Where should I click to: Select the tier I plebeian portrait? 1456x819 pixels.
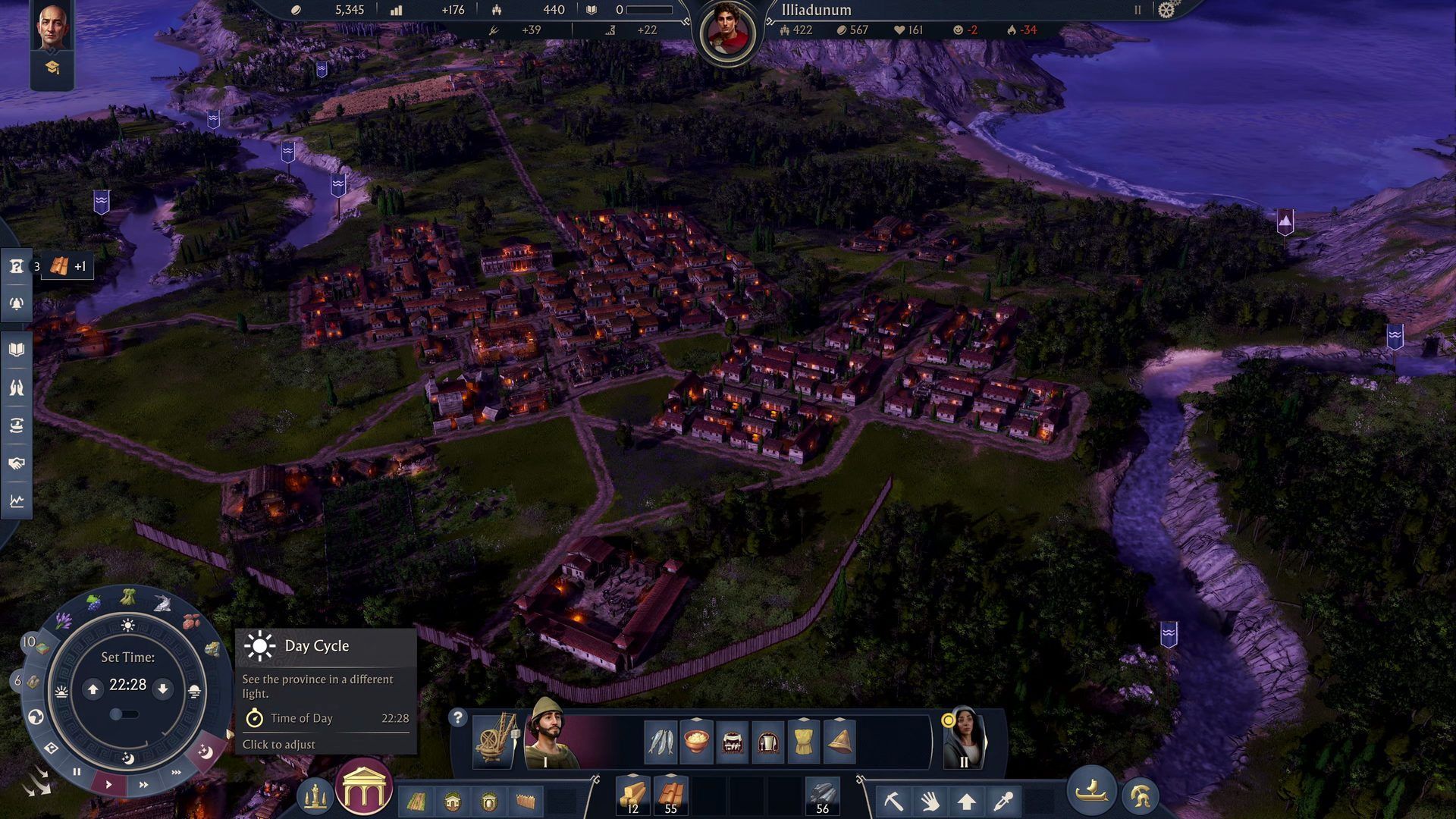[548, 734]
